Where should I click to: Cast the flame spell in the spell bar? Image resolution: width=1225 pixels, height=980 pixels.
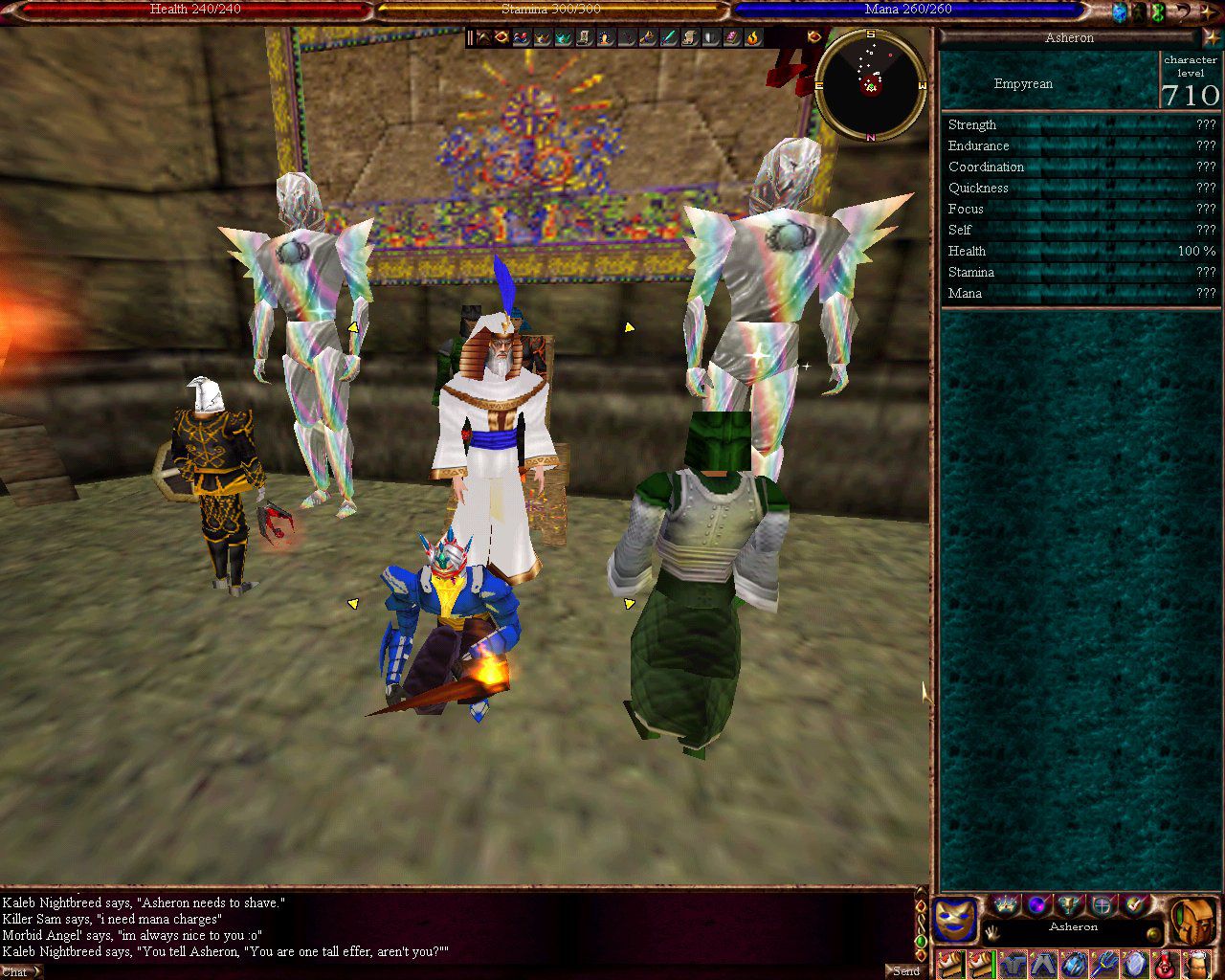pyautogui.click(x=753, y=37)
